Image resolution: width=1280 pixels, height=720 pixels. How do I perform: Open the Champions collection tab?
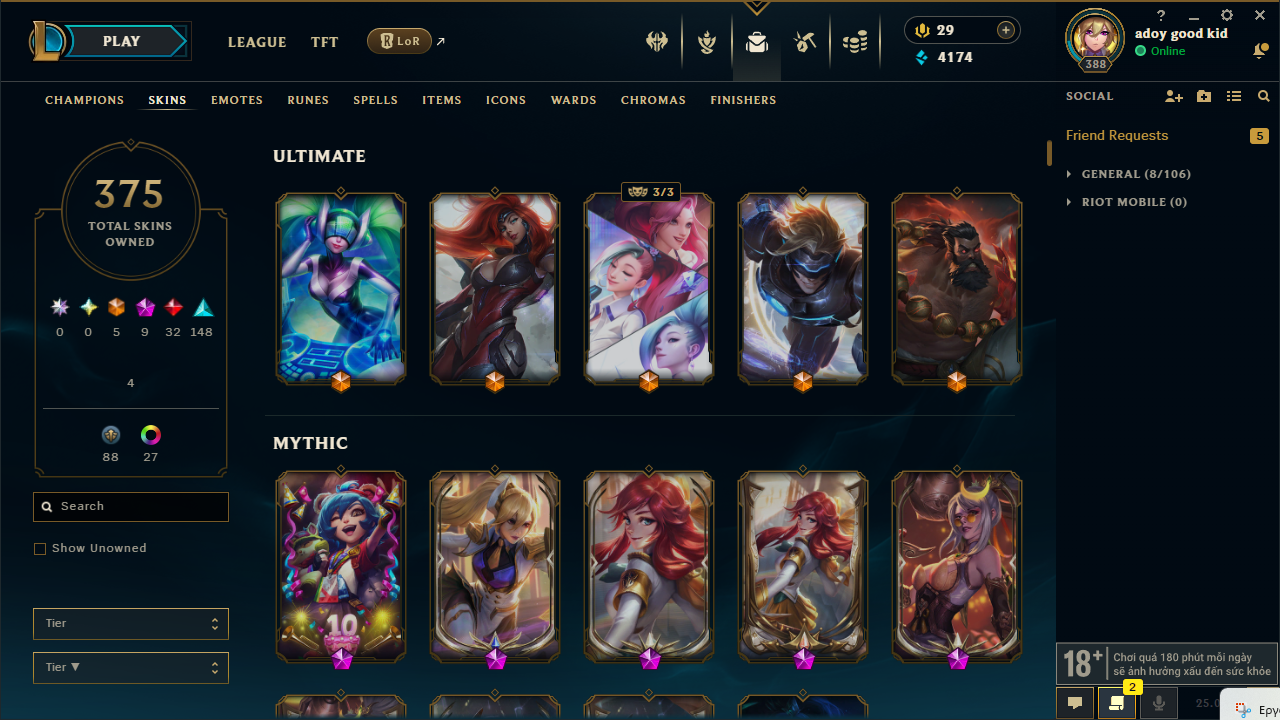tap(85, 100)
